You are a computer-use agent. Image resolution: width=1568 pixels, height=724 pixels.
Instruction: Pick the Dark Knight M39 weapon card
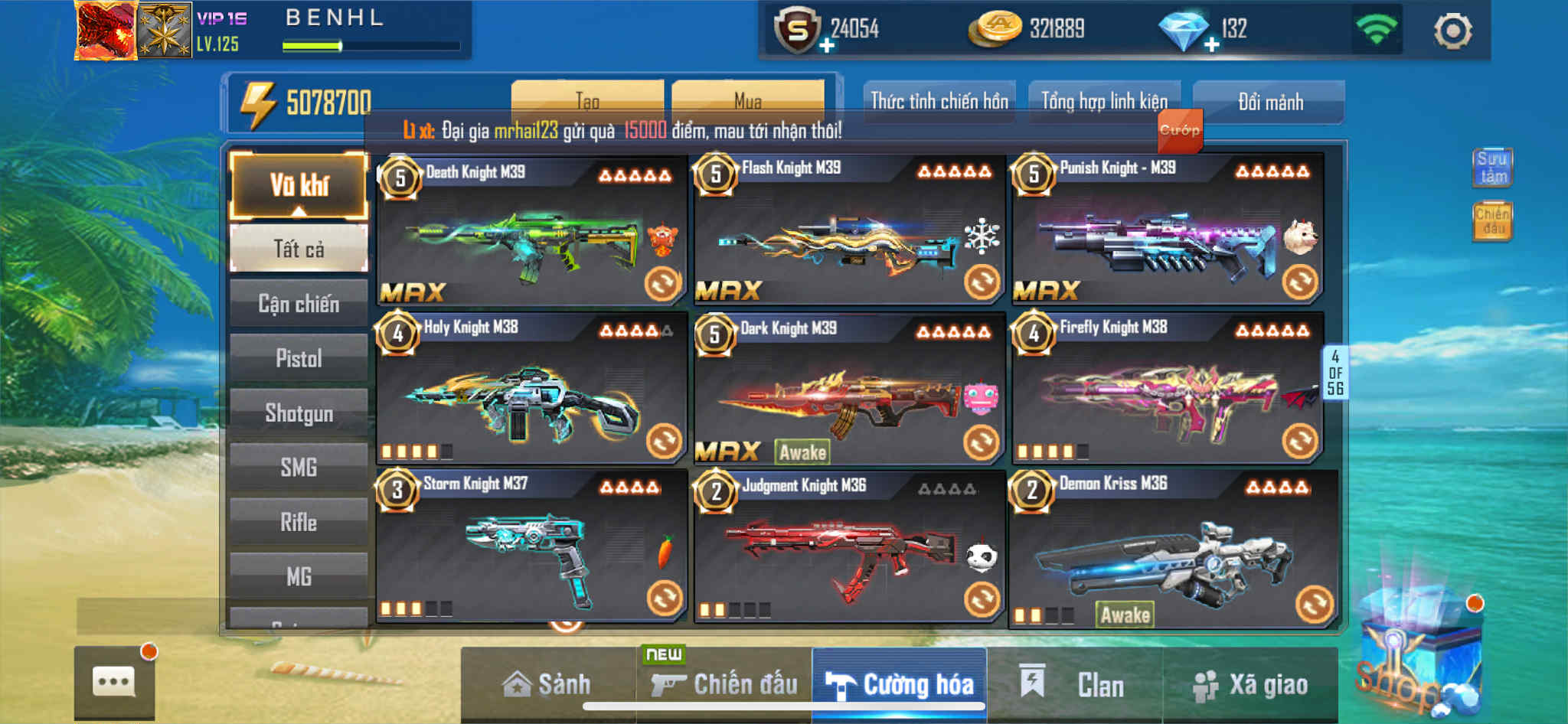tap(848, 389)
